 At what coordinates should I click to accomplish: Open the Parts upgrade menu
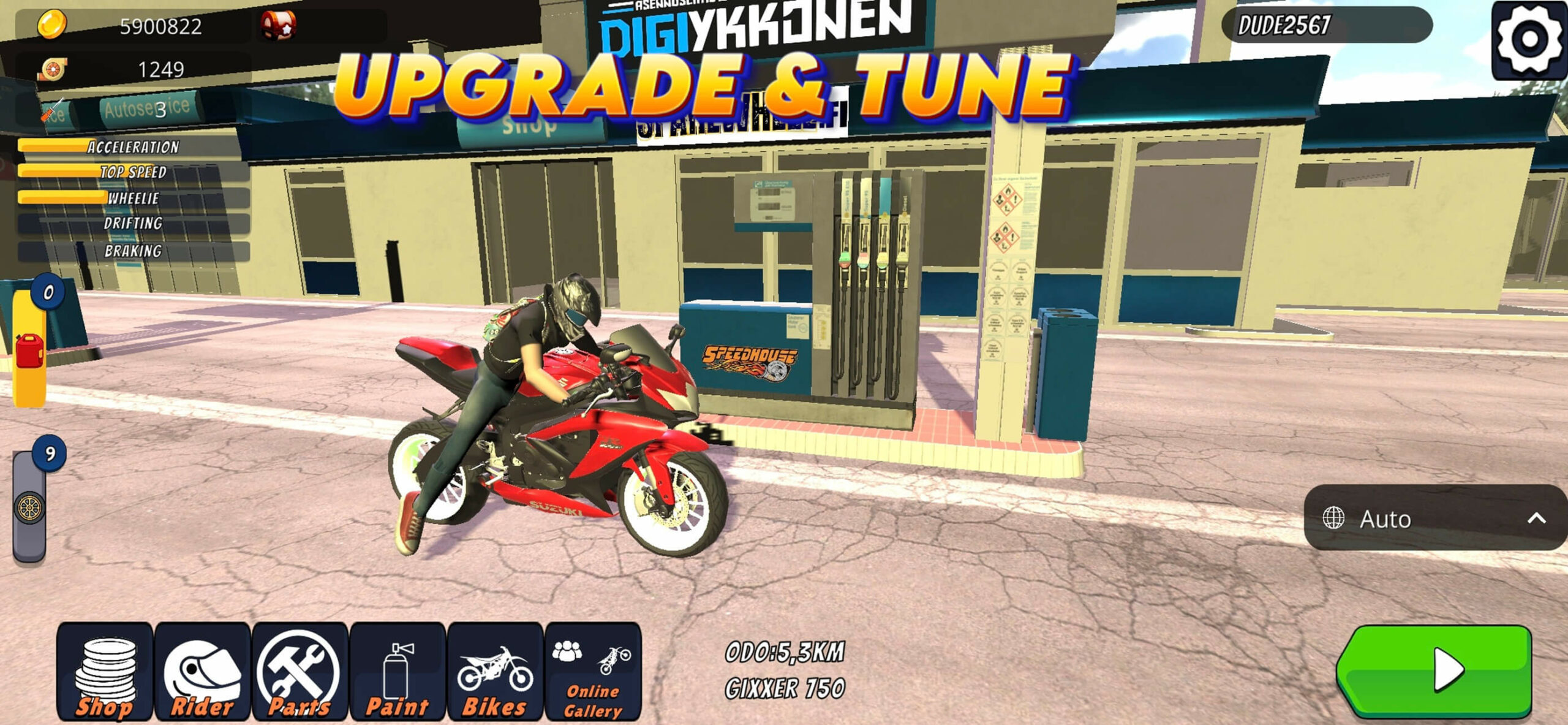(x=300, y=672)
